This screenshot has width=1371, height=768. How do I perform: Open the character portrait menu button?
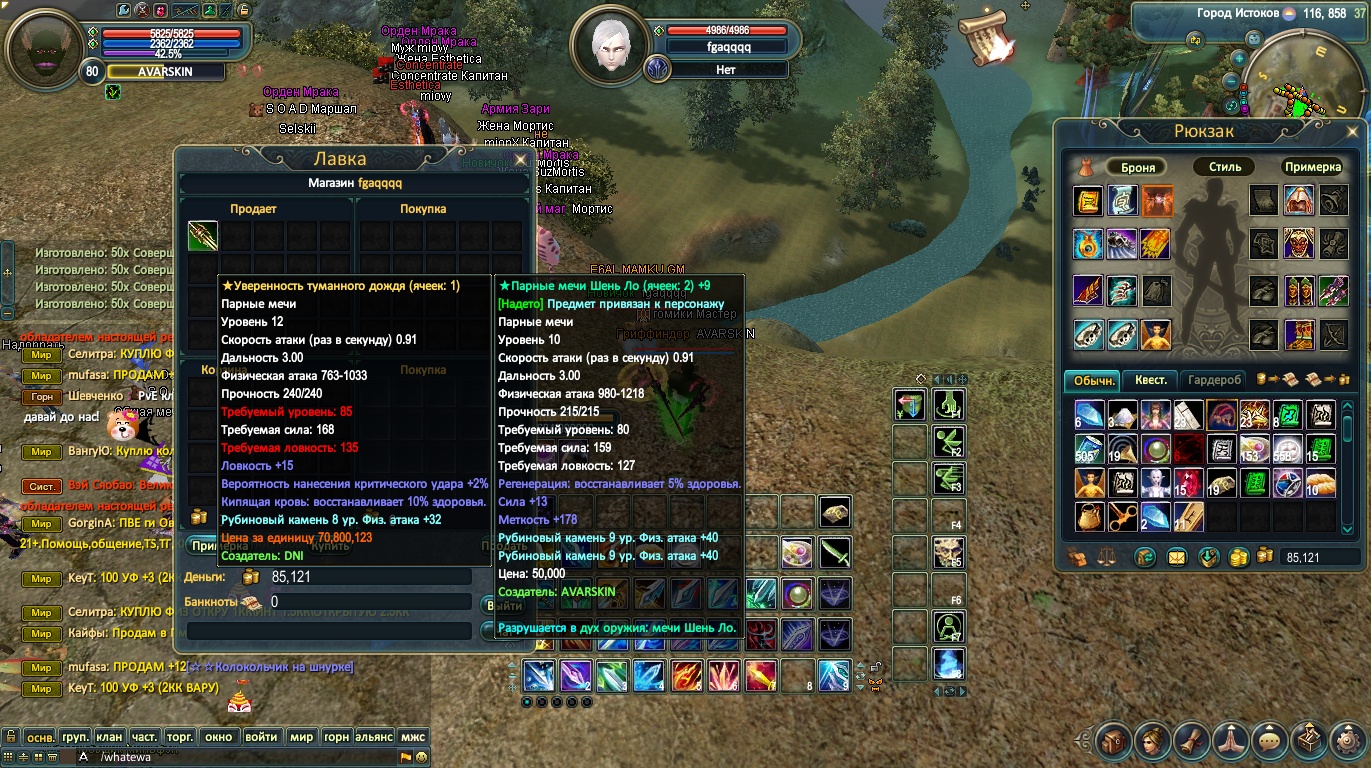1152,741
